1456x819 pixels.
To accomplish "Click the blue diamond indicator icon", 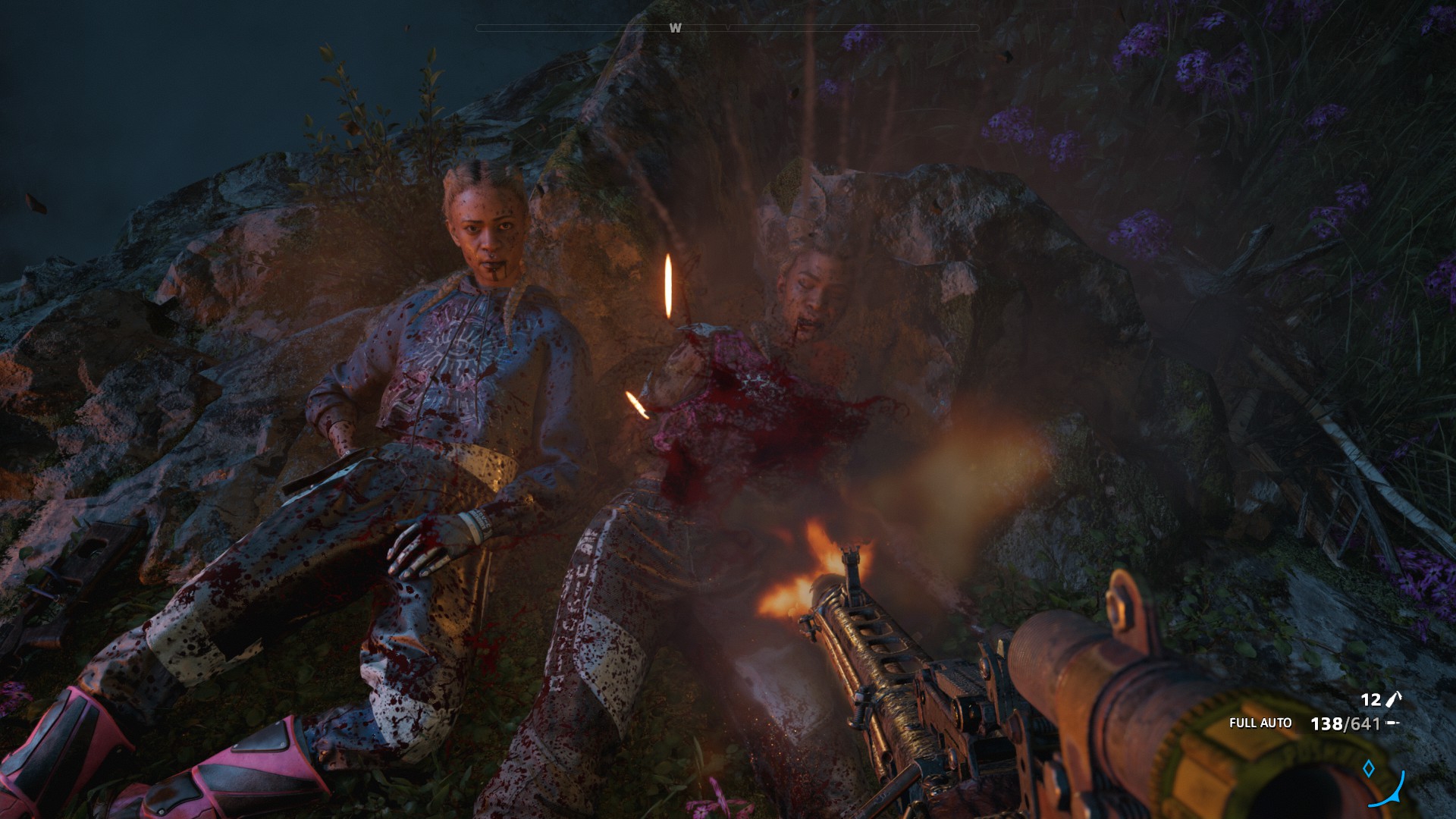I will click(x=1369, y=769).
